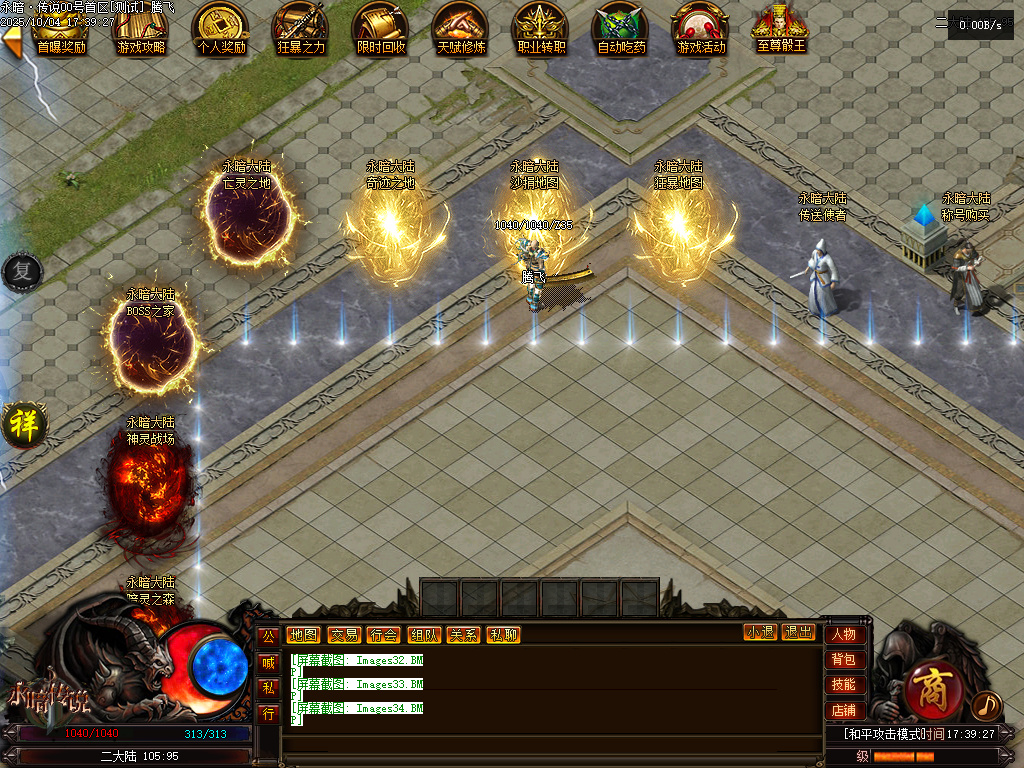Open the 个人奖励 personal rewards
Image resolution: width=1024 pixels, height=768 pixels.
click(221, 29)
